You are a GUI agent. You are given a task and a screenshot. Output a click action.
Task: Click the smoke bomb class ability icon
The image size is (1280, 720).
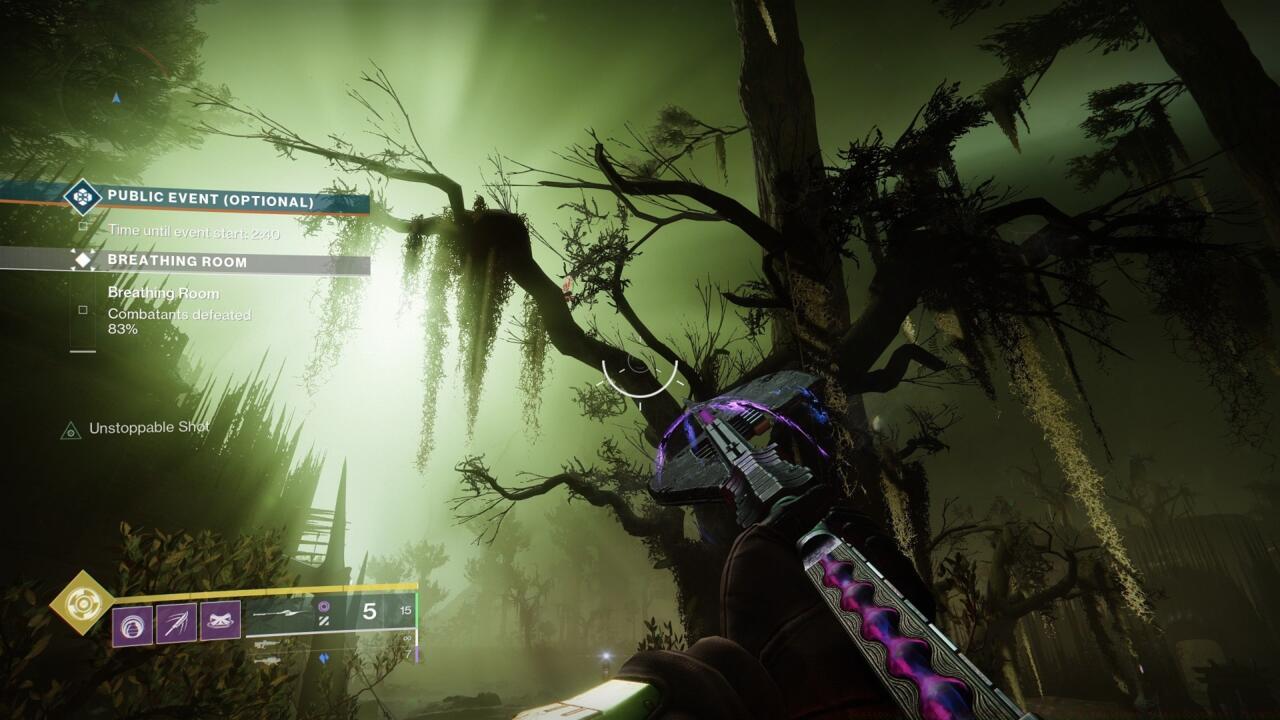[x=221, y=618]
